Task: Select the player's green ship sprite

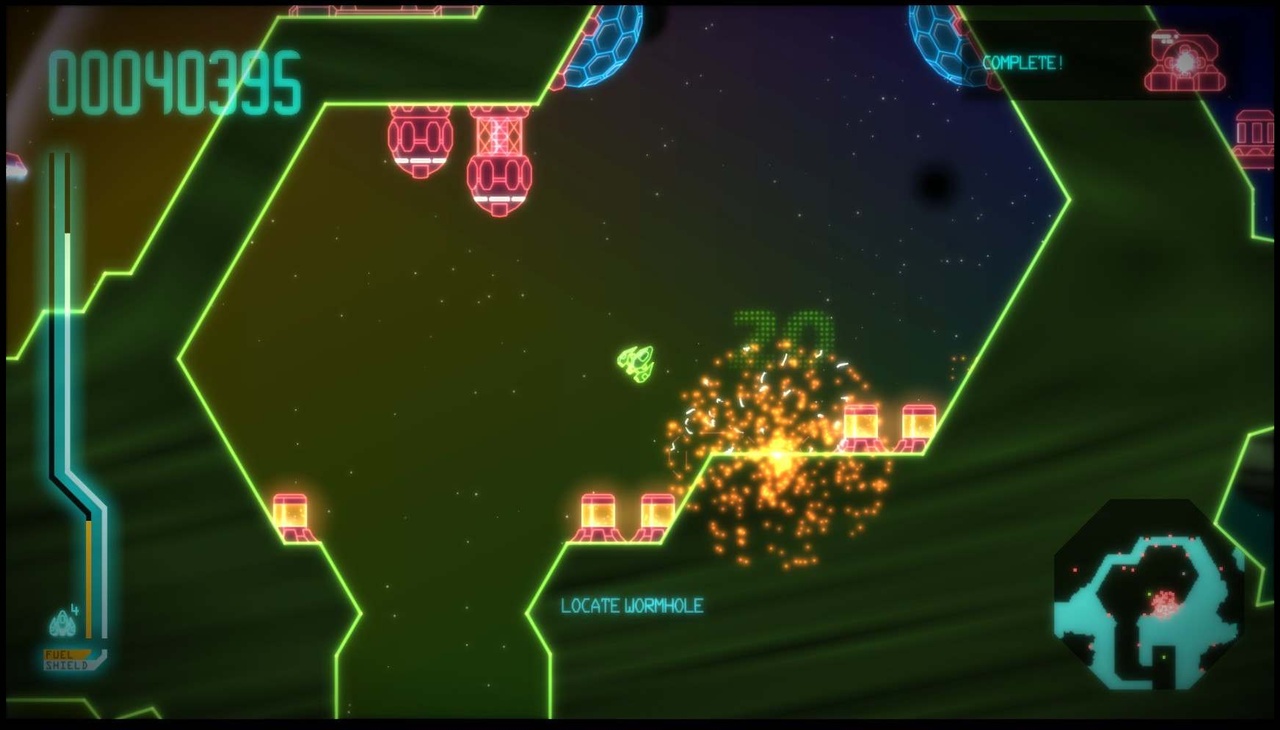Action: tap(636, 362)
